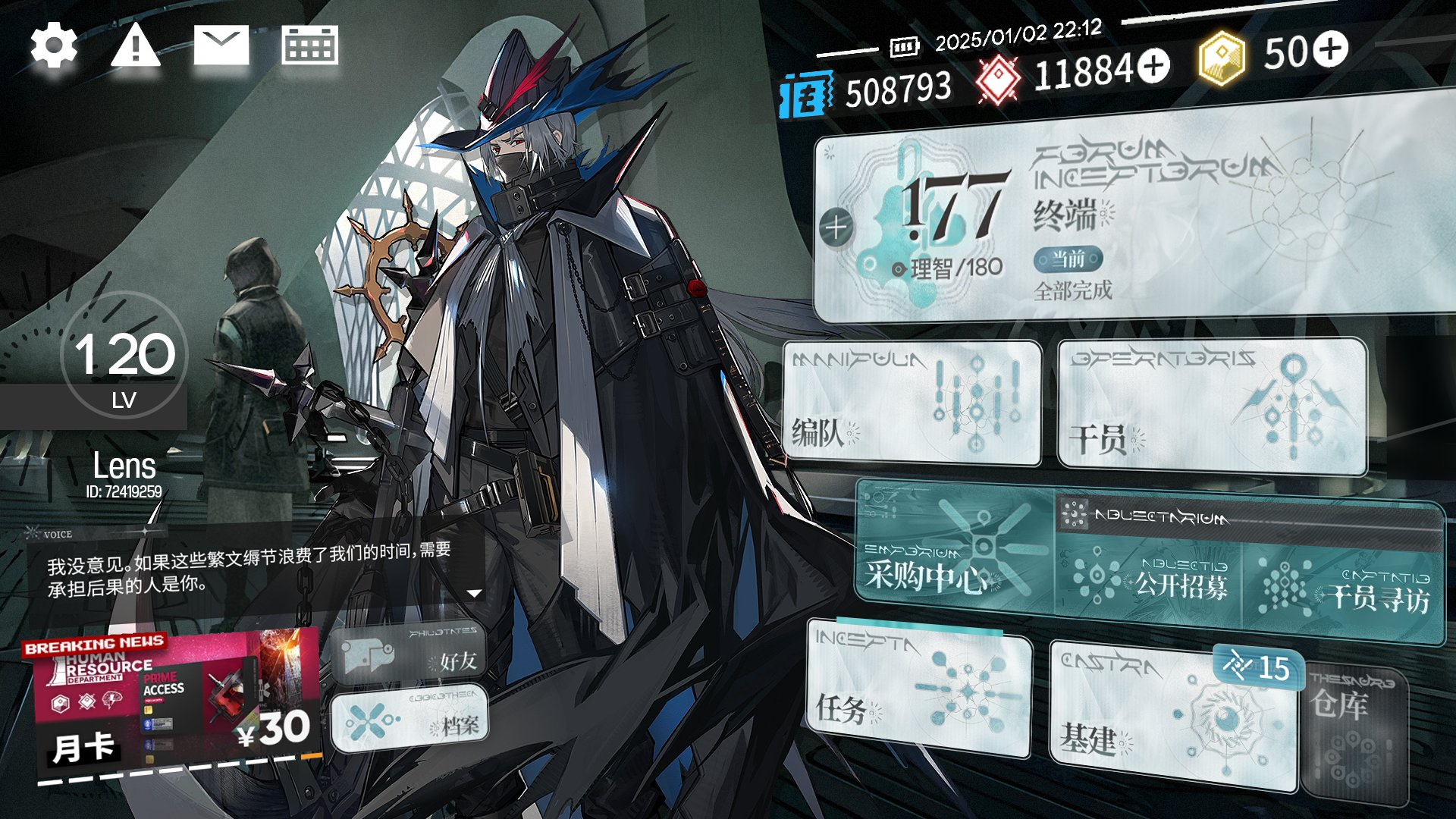Add more Originium with the plus button
Viewport: 1456px width, 819px height.
pos(1154,66)
